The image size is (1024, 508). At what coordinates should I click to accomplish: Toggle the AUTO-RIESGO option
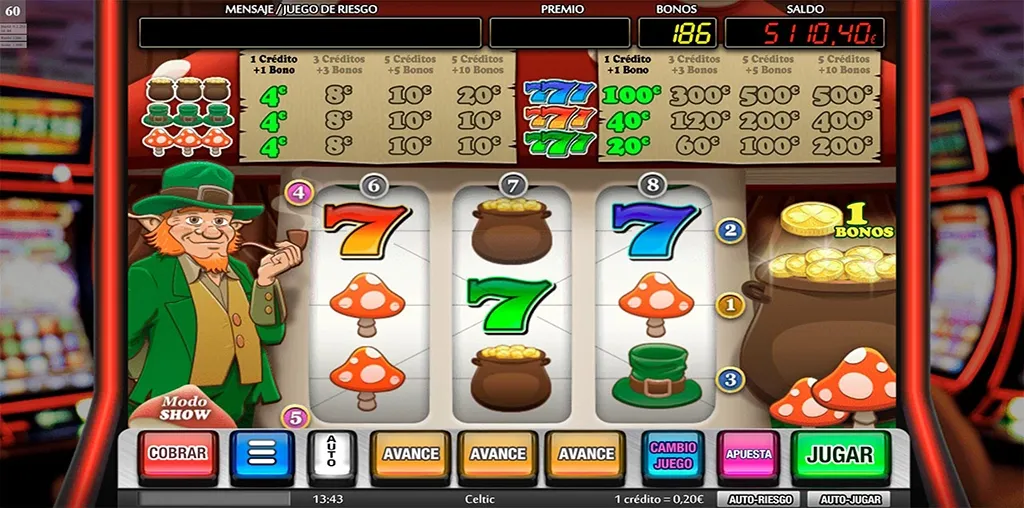point(757,498)
